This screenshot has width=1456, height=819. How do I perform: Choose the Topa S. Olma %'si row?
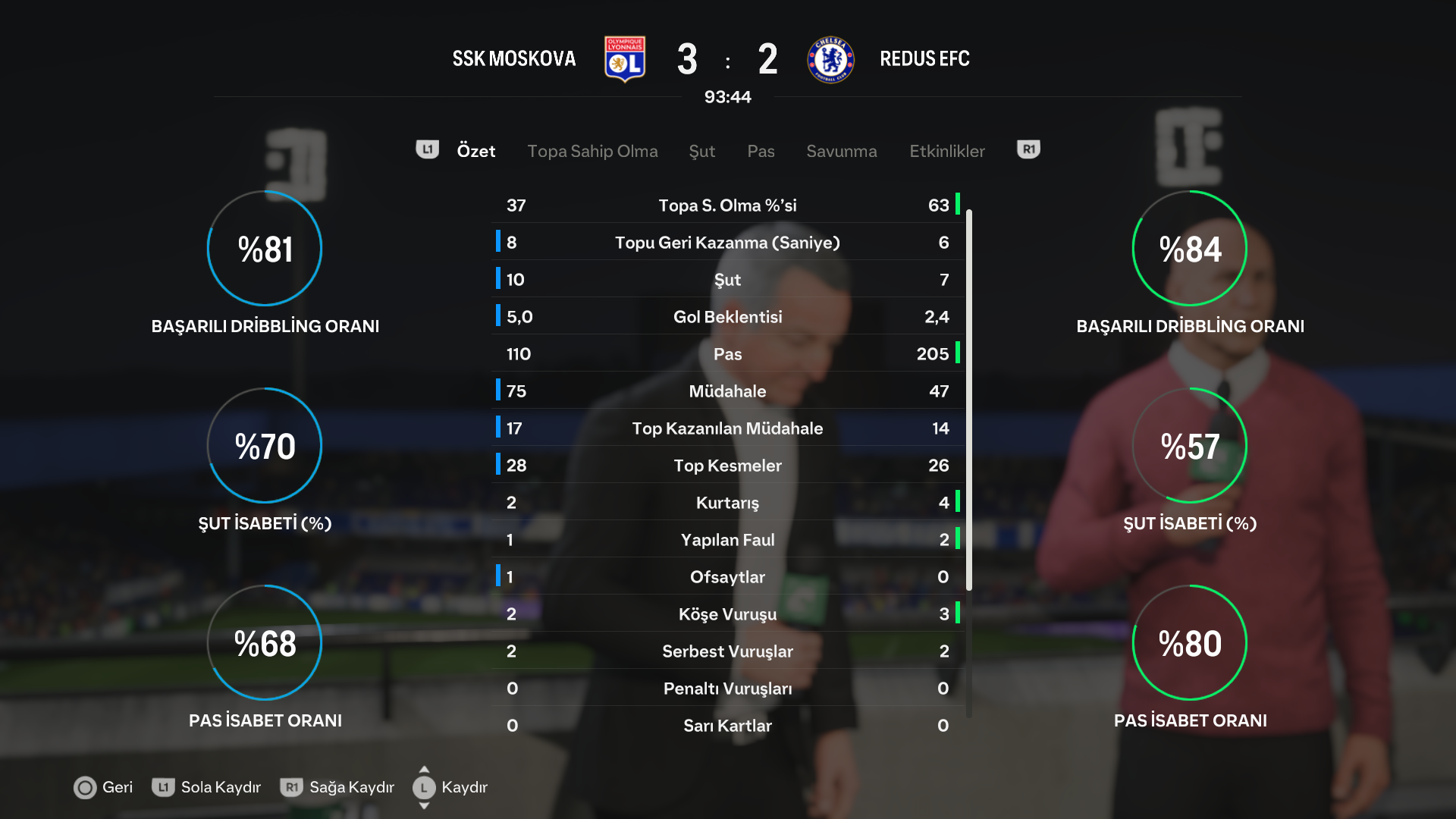coord(727,206)
